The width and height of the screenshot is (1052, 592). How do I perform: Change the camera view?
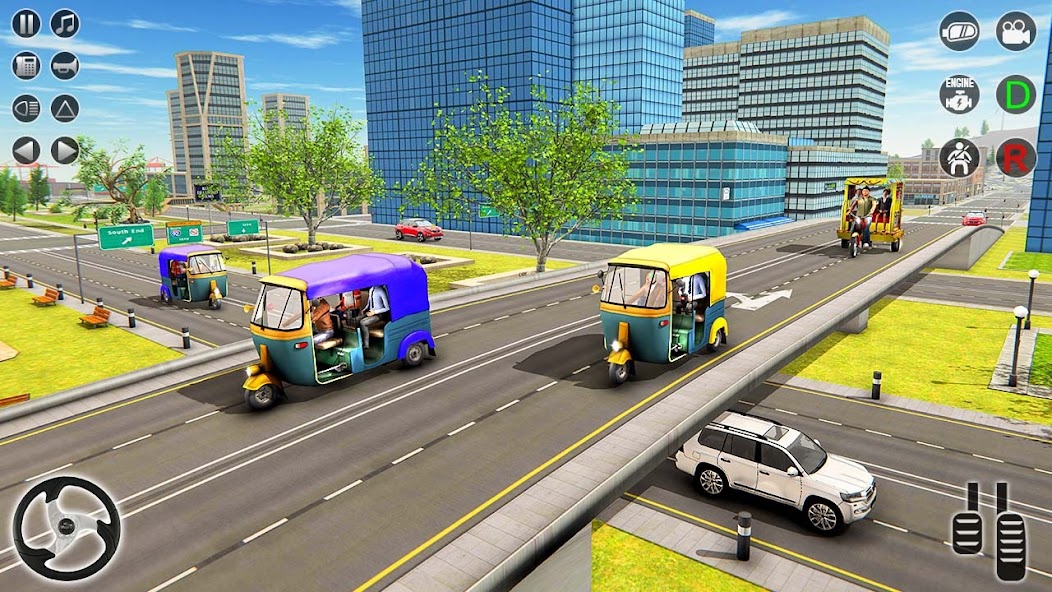click(x=1015, y=31)
